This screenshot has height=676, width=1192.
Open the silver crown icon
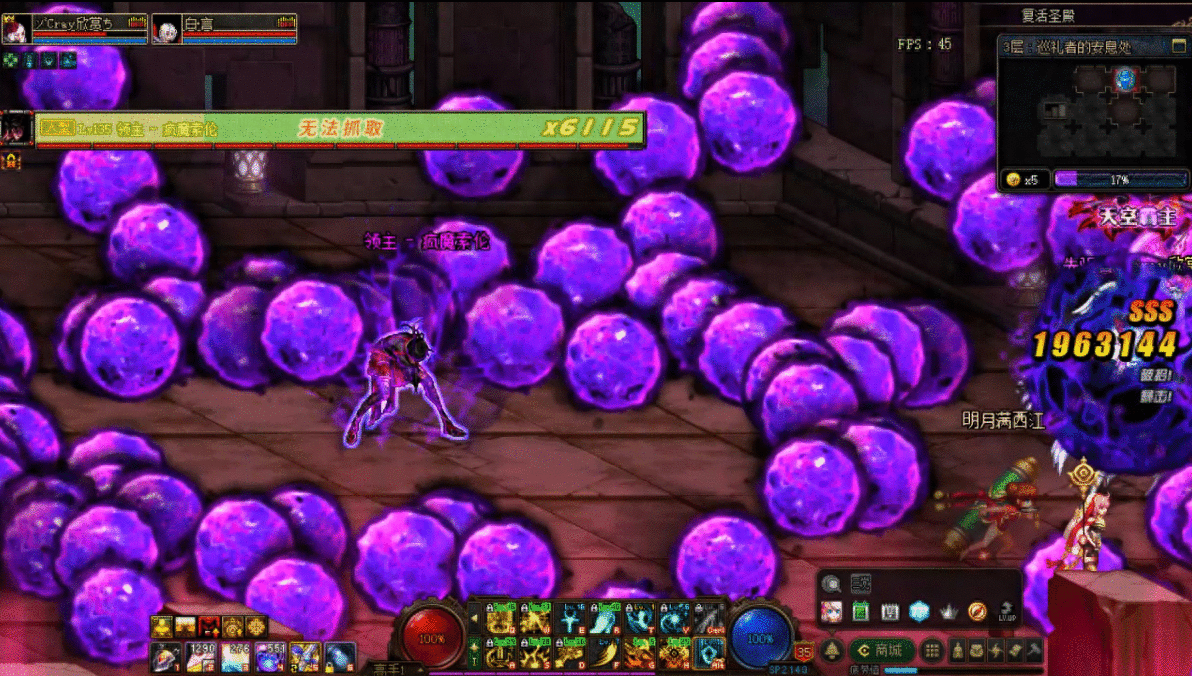pyautogui.click(x=948, y=611)
